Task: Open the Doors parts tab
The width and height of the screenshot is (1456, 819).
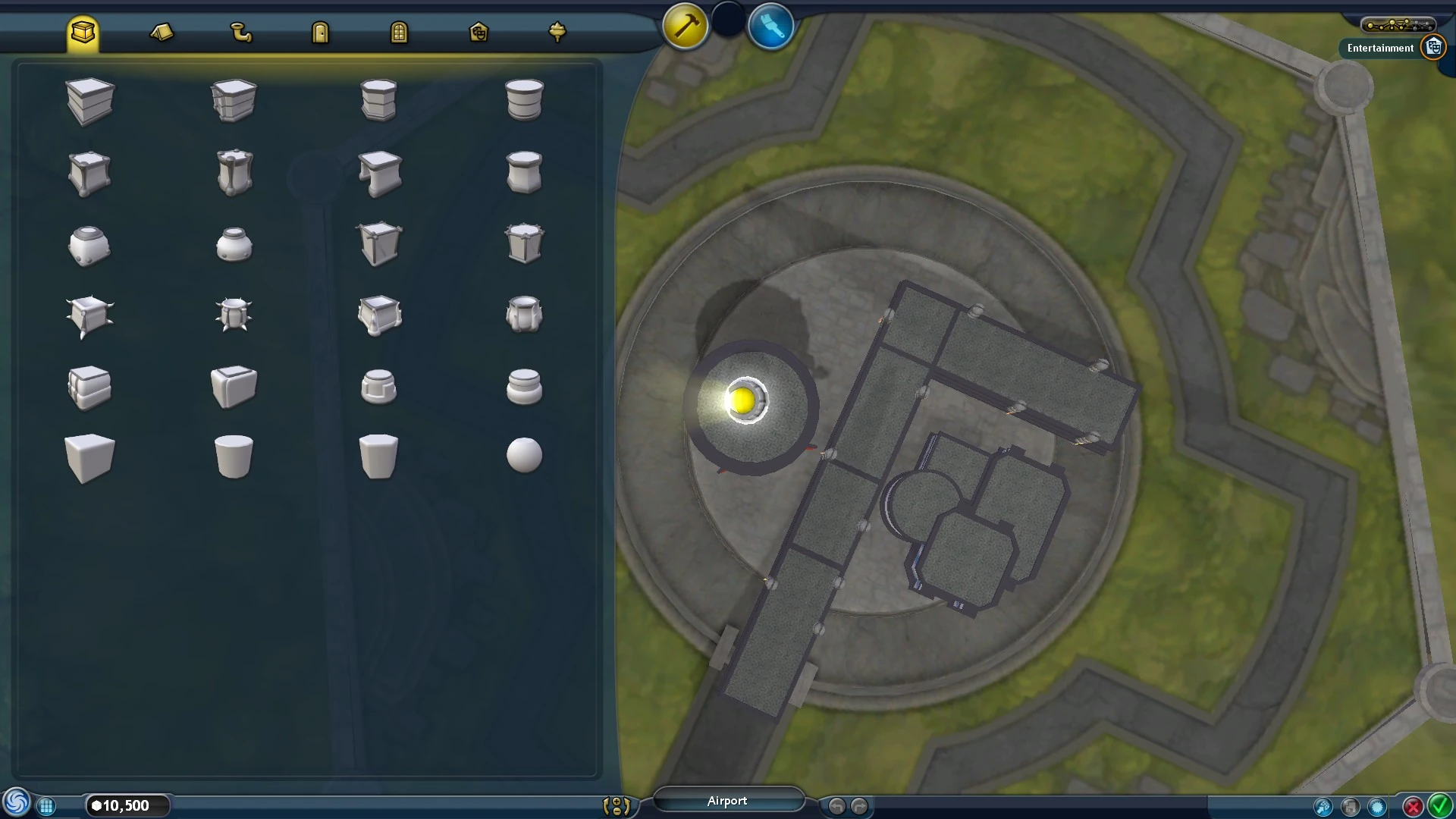Action: point(320,31)
